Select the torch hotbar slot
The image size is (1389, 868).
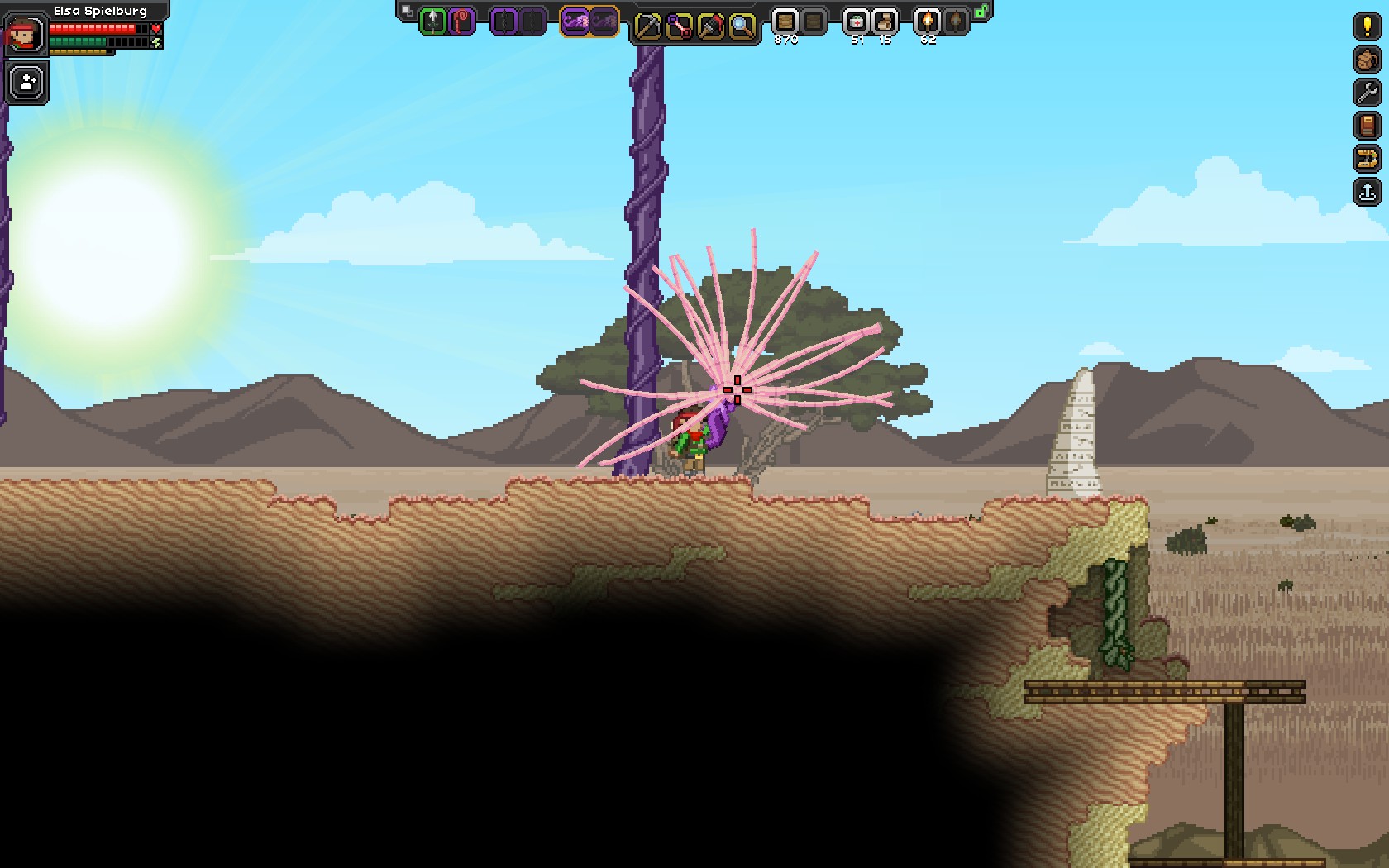pos(928,21)
